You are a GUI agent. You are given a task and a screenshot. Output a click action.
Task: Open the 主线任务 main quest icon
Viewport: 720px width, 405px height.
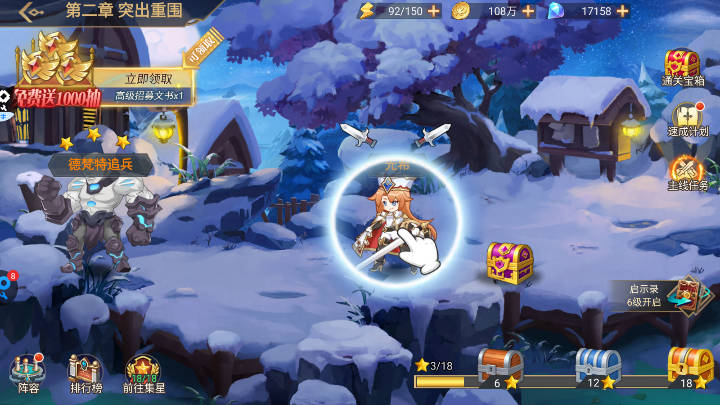pos(687,173)
